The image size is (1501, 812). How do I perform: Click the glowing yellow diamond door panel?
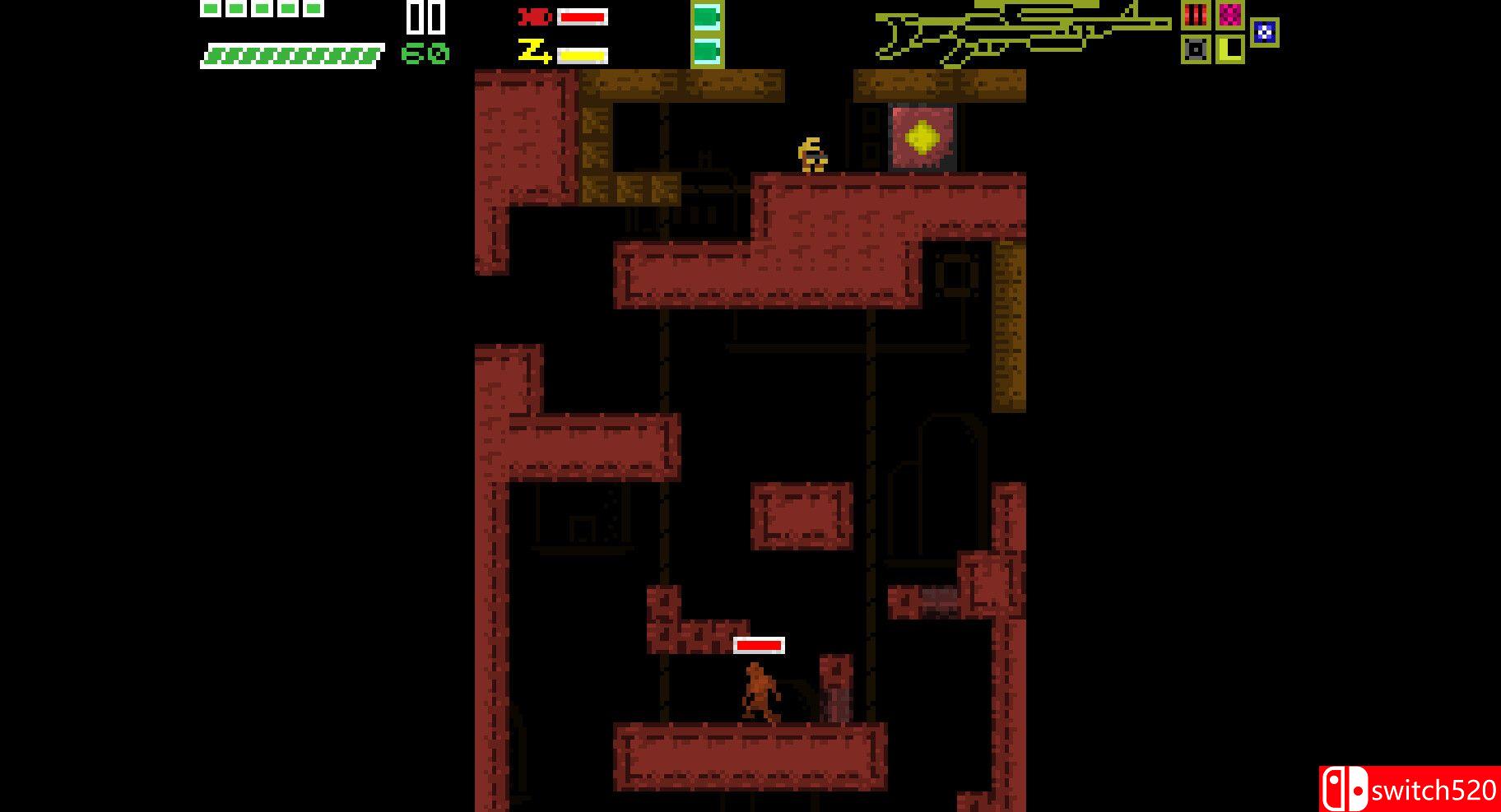[x=921, y=137]
